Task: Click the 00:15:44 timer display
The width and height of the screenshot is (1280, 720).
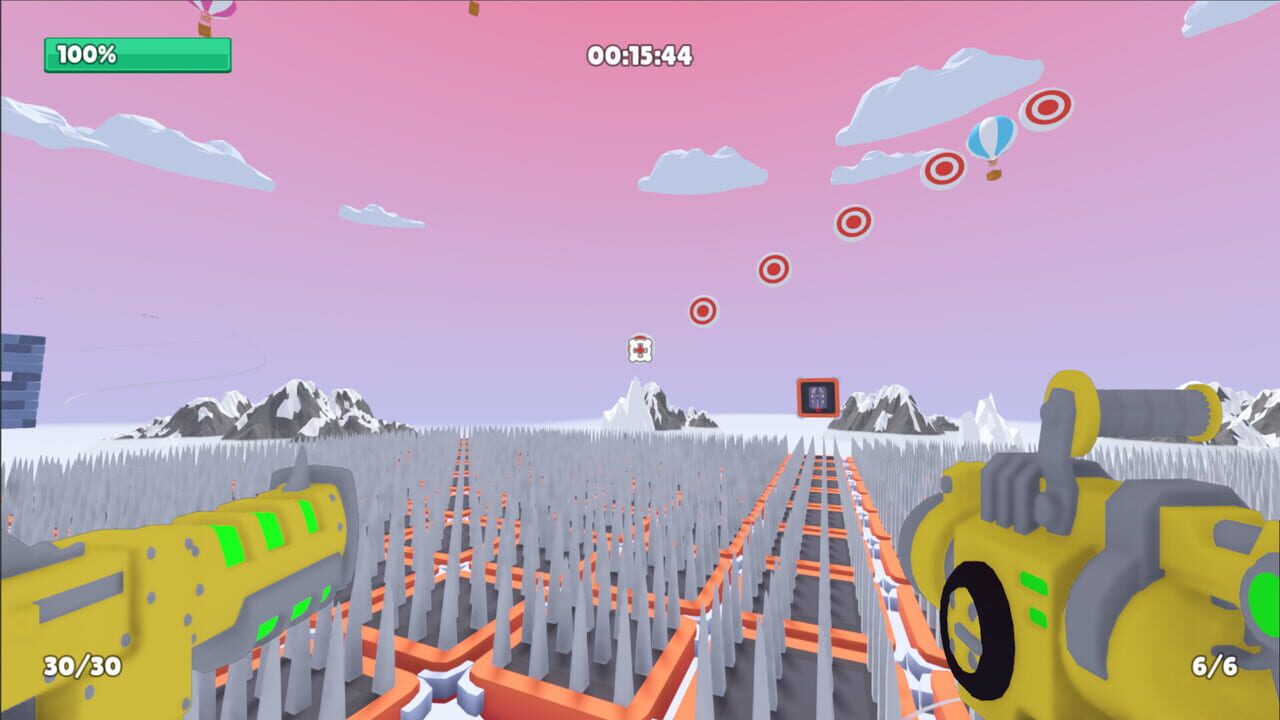Action: [637, 58]
